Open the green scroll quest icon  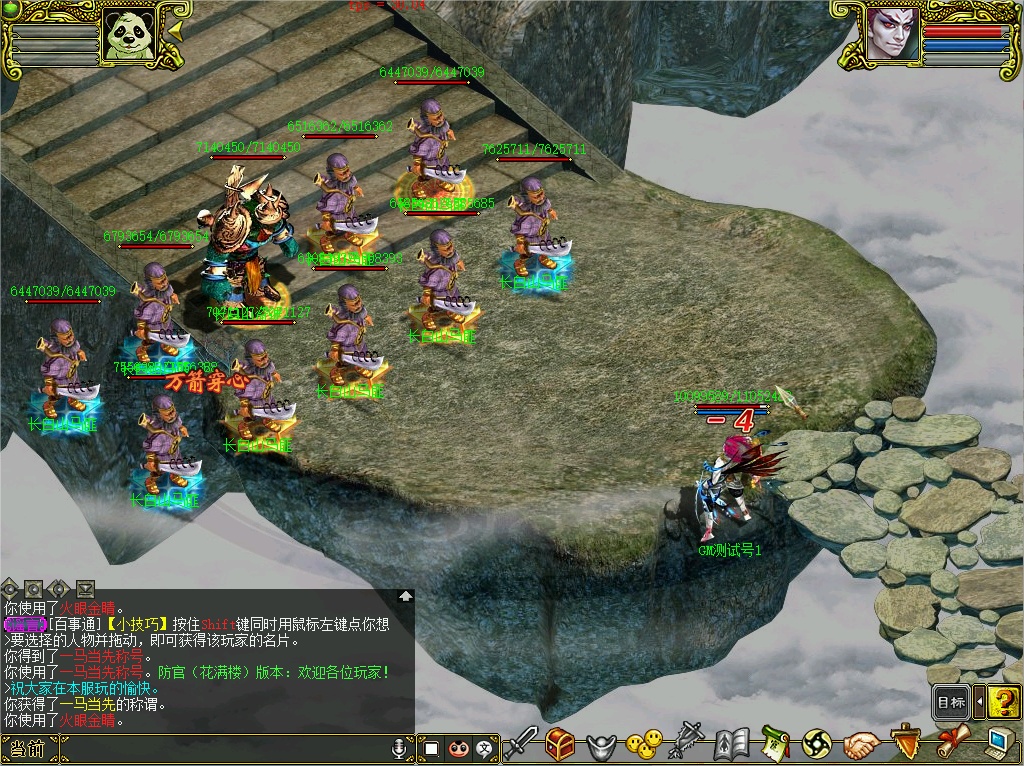click(775, 744)
